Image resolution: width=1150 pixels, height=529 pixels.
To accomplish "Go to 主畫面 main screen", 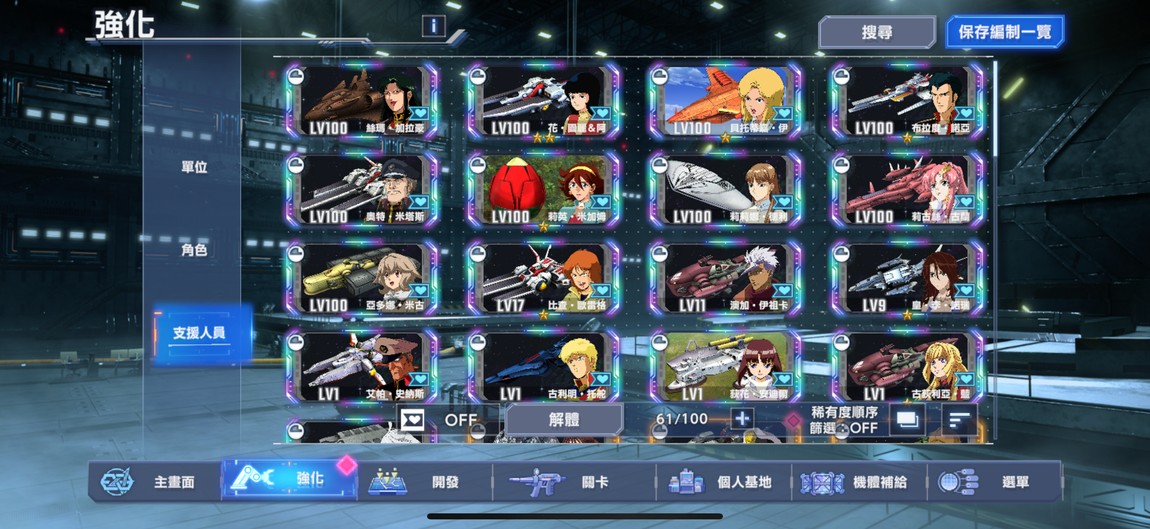I will click(153, 482).
